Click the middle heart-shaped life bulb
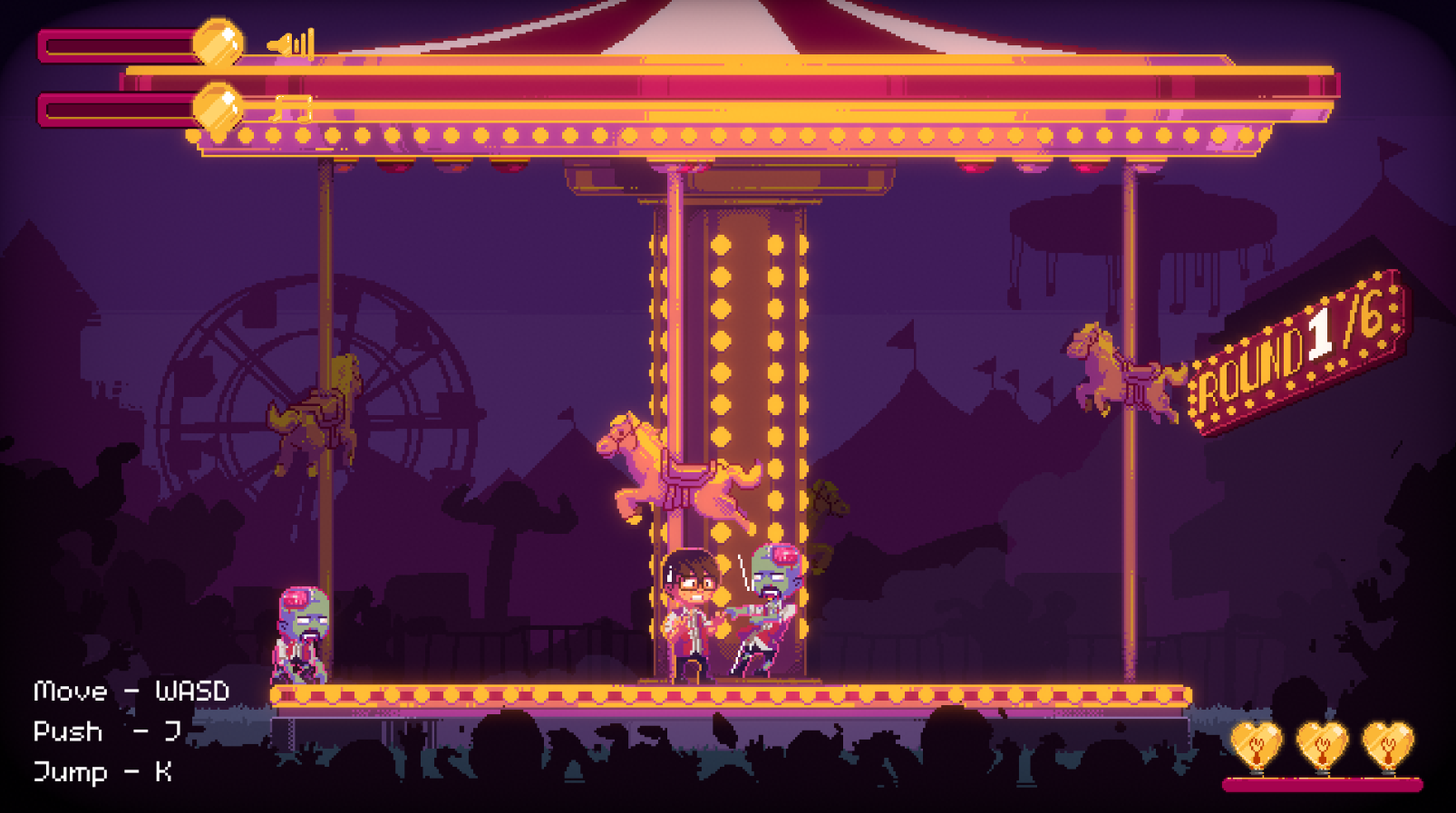1456x813 pixels. 1324,745
